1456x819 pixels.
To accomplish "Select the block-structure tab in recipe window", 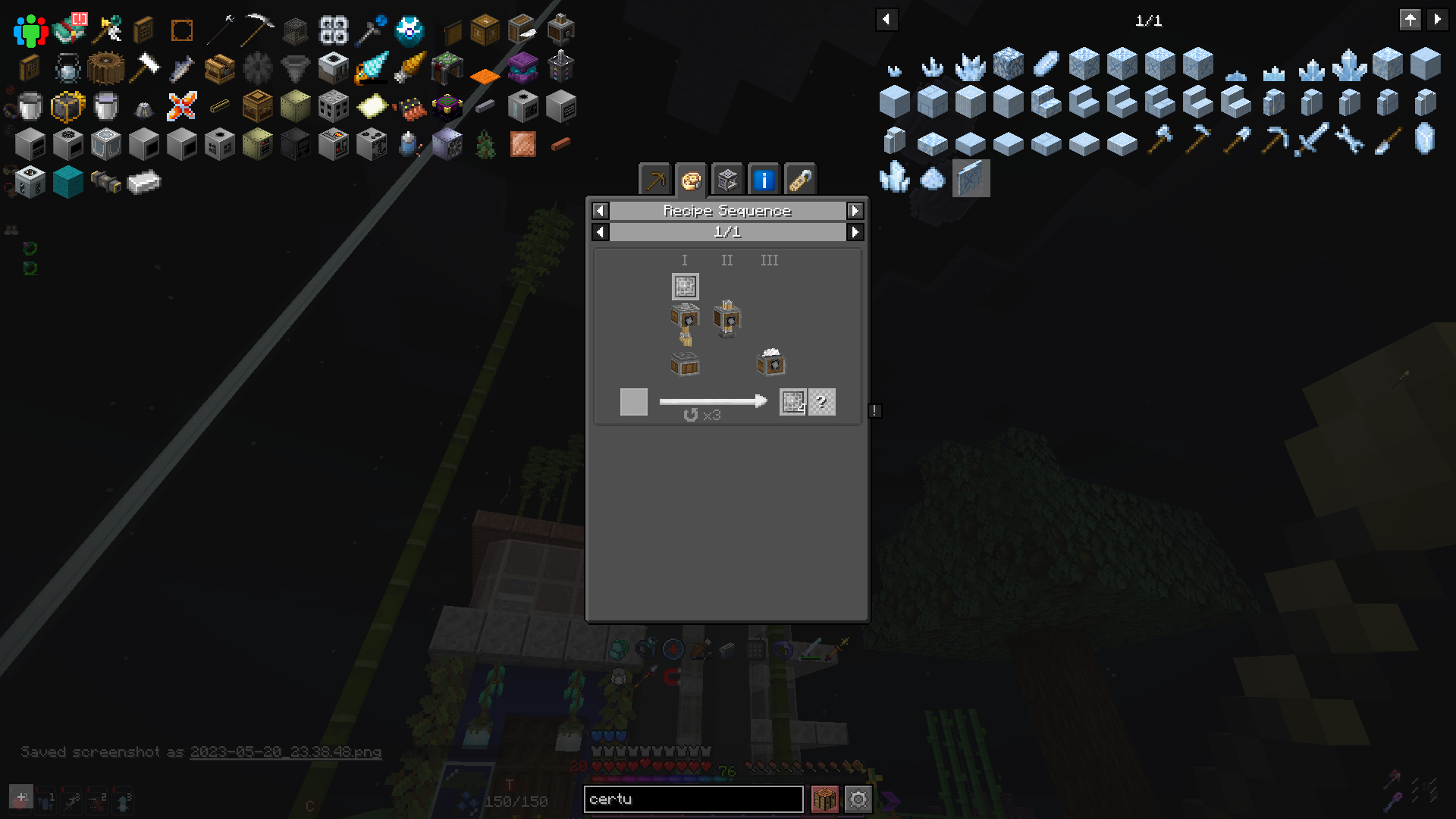I will click(x=727, y=180).
